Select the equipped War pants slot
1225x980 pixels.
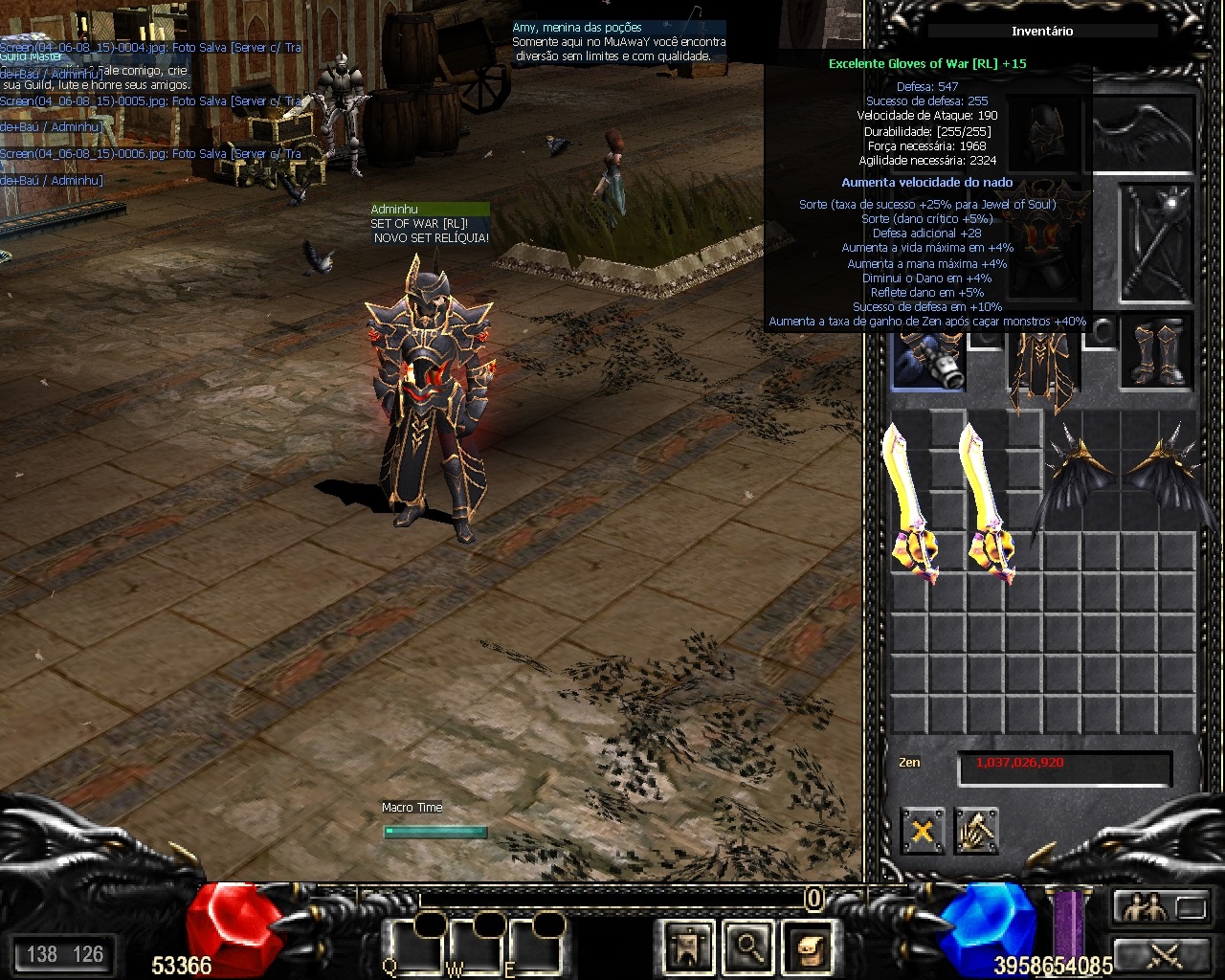[x=1042, y=368]
